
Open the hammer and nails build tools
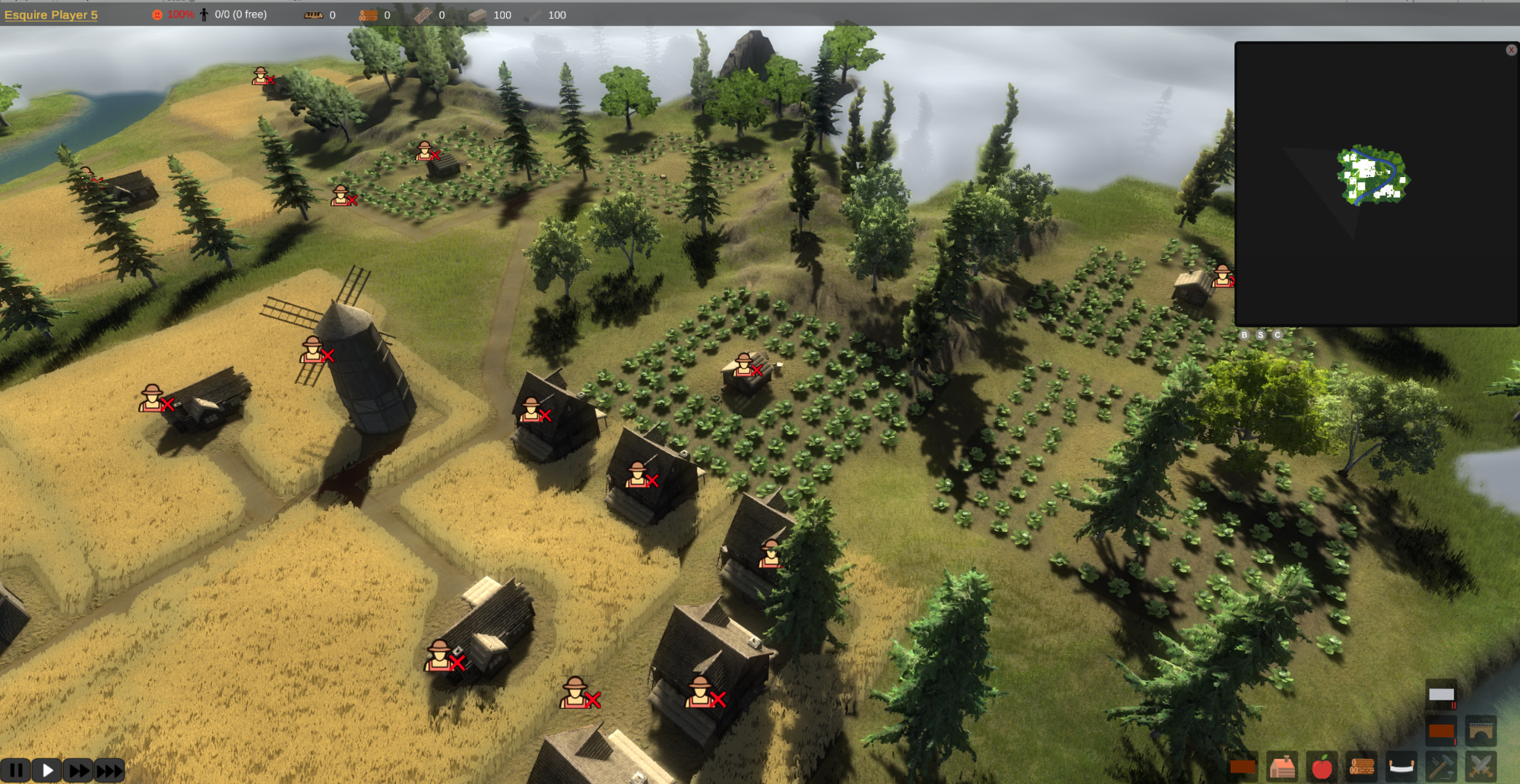pos(1441,767)
